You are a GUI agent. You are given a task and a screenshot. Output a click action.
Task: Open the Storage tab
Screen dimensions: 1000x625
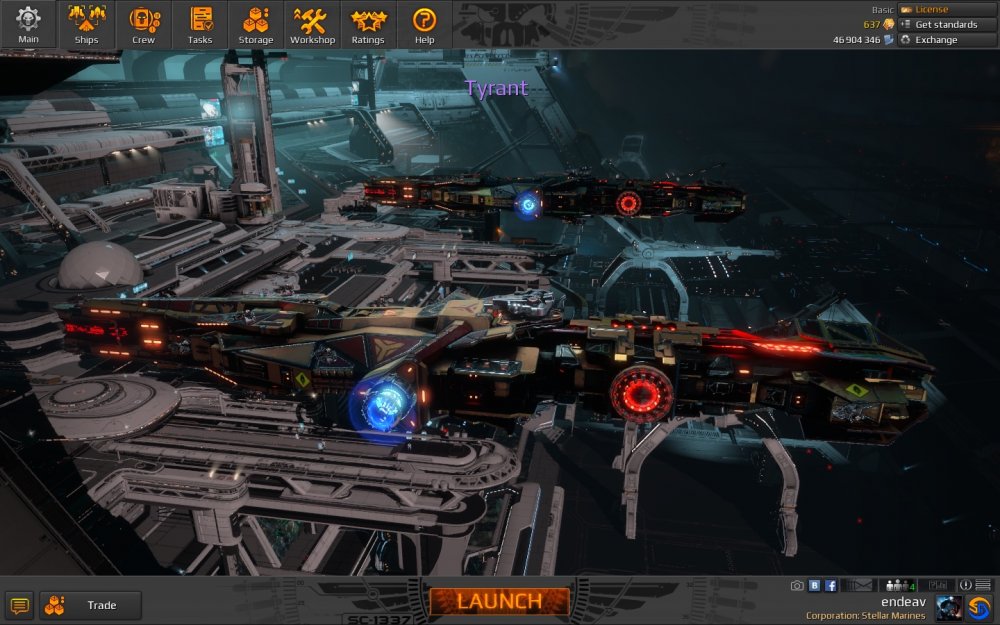click(x=256, y=24)
